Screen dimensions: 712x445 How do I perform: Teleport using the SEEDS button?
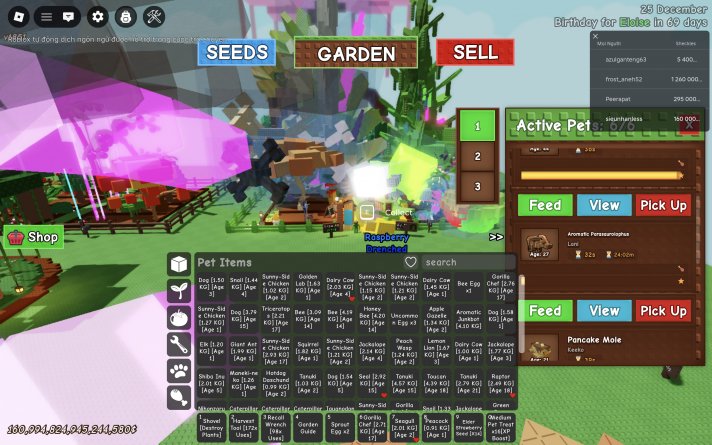click(236, 53)
